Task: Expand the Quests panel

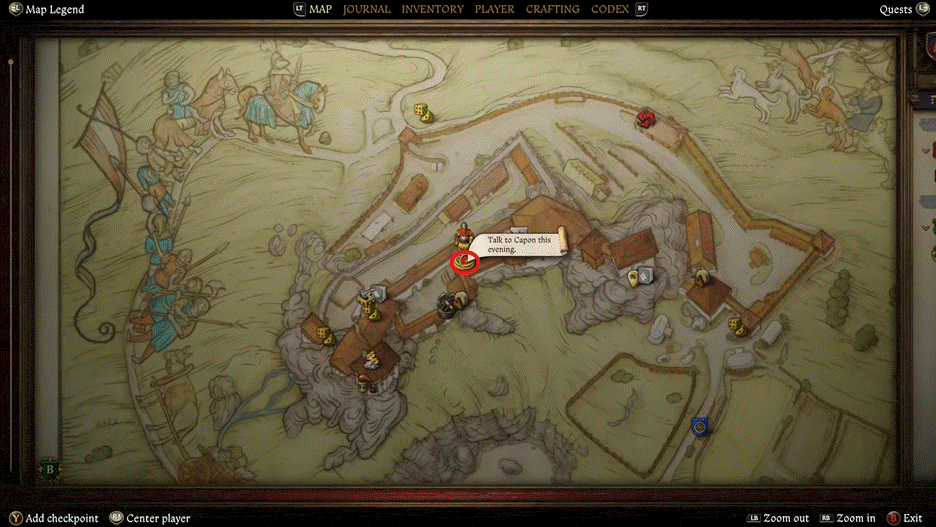Action: pos(895,10)
